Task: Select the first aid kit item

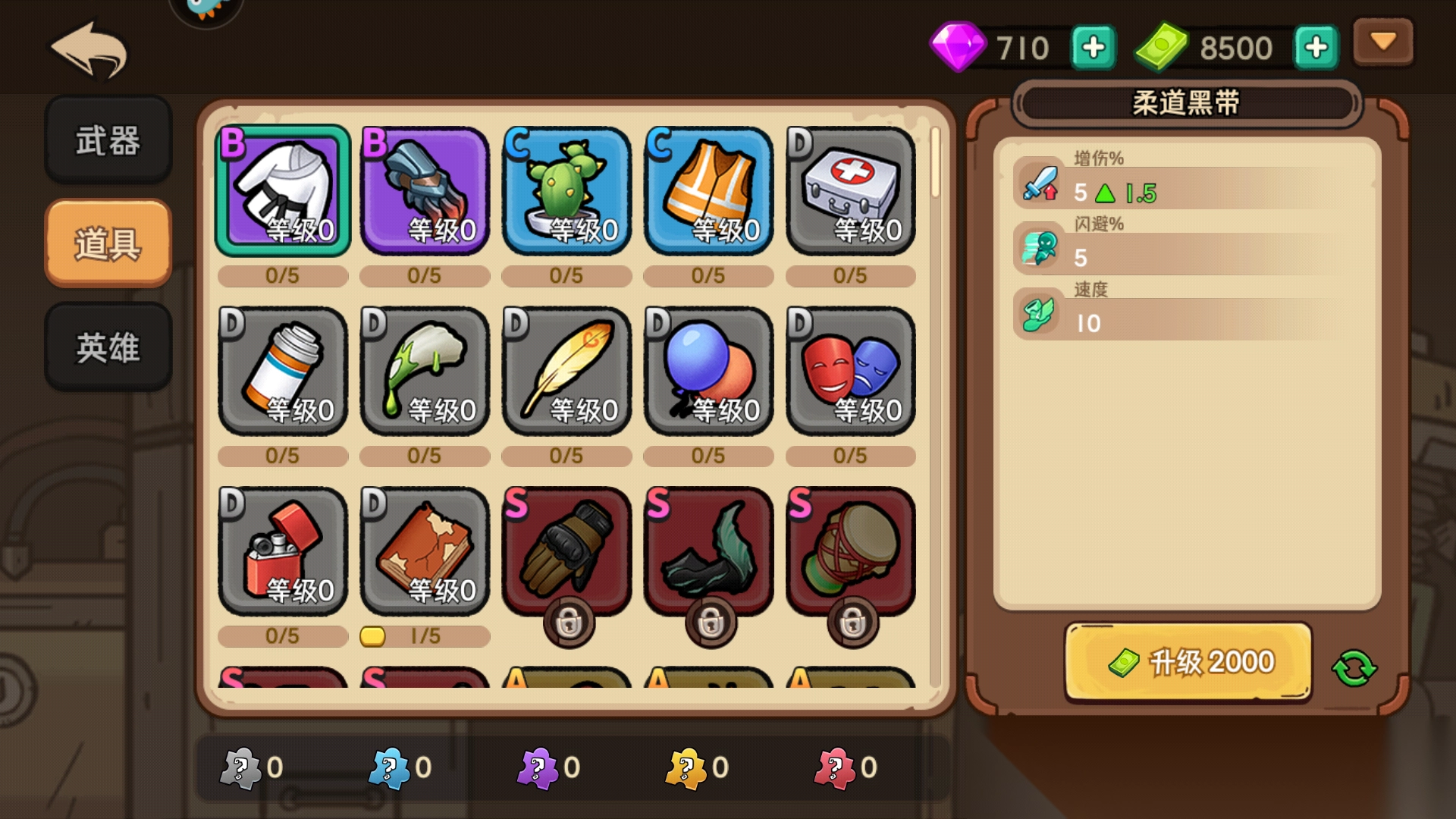Action: click(850, 190)
